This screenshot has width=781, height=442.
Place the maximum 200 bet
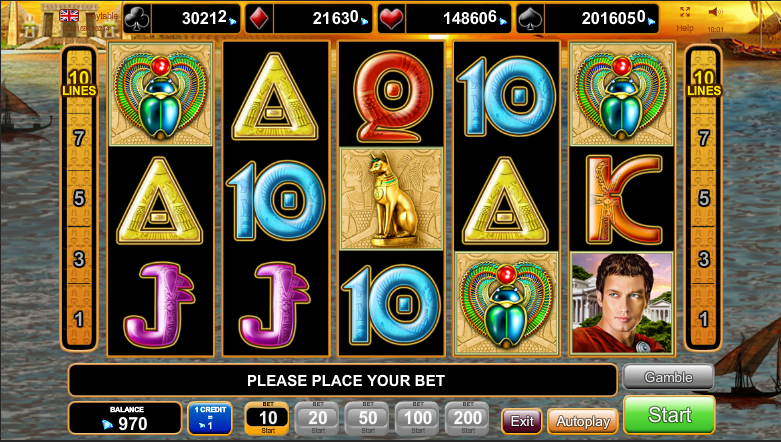coord(467,418)
